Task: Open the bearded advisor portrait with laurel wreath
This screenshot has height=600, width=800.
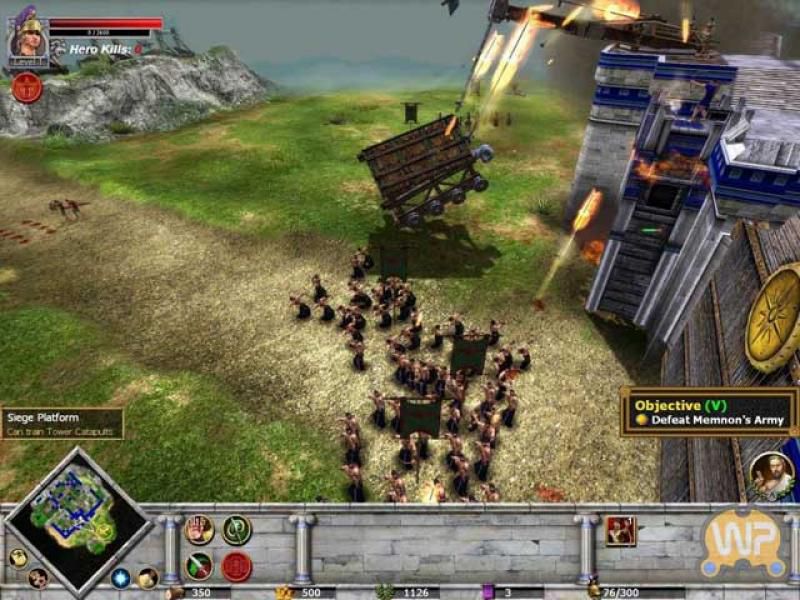Action: (771, 475)
